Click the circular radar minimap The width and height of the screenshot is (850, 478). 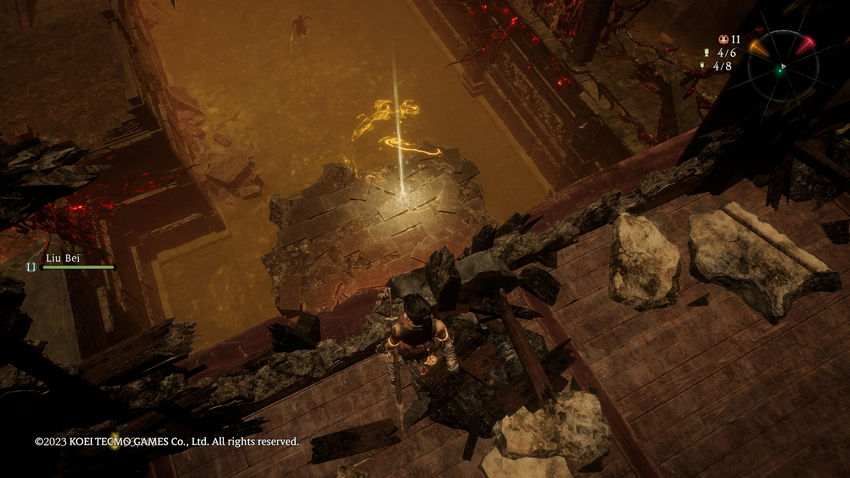click(x=782, y=66)
